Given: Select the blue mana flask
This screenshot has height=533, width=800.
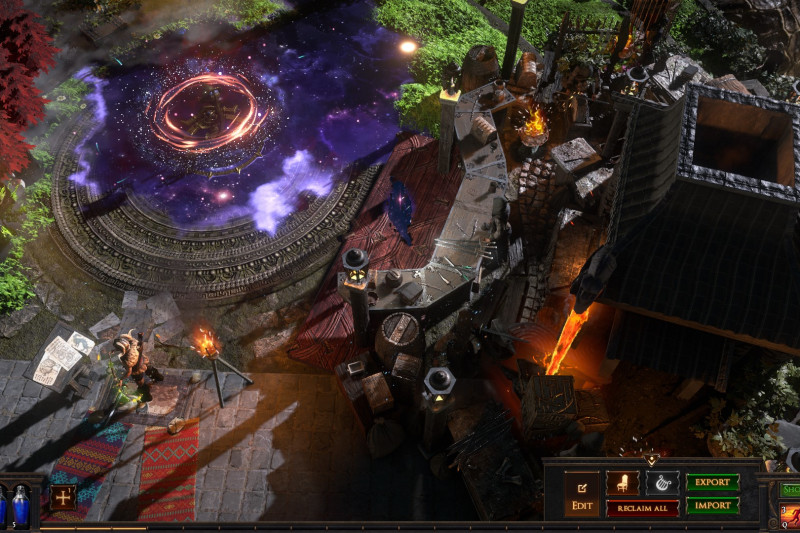Looking at the screenshot, I should tap(20, 505).
